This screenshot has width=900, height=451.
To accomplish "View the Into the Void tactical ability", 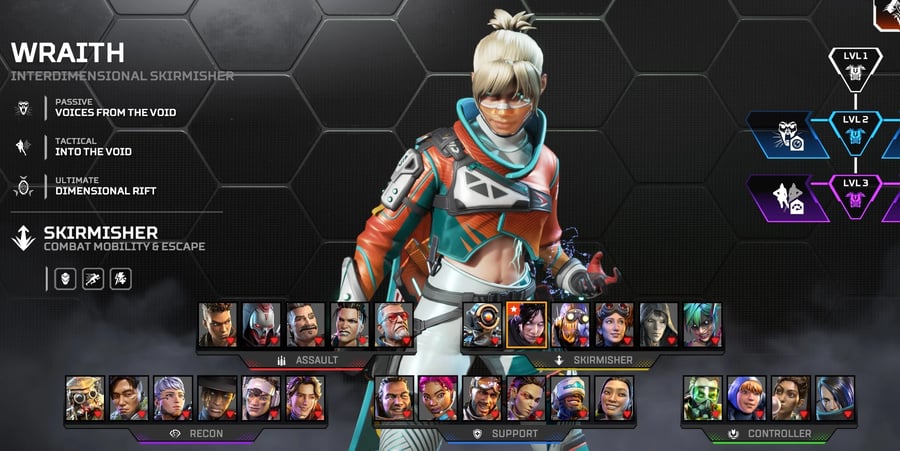I will coord(93,152).
